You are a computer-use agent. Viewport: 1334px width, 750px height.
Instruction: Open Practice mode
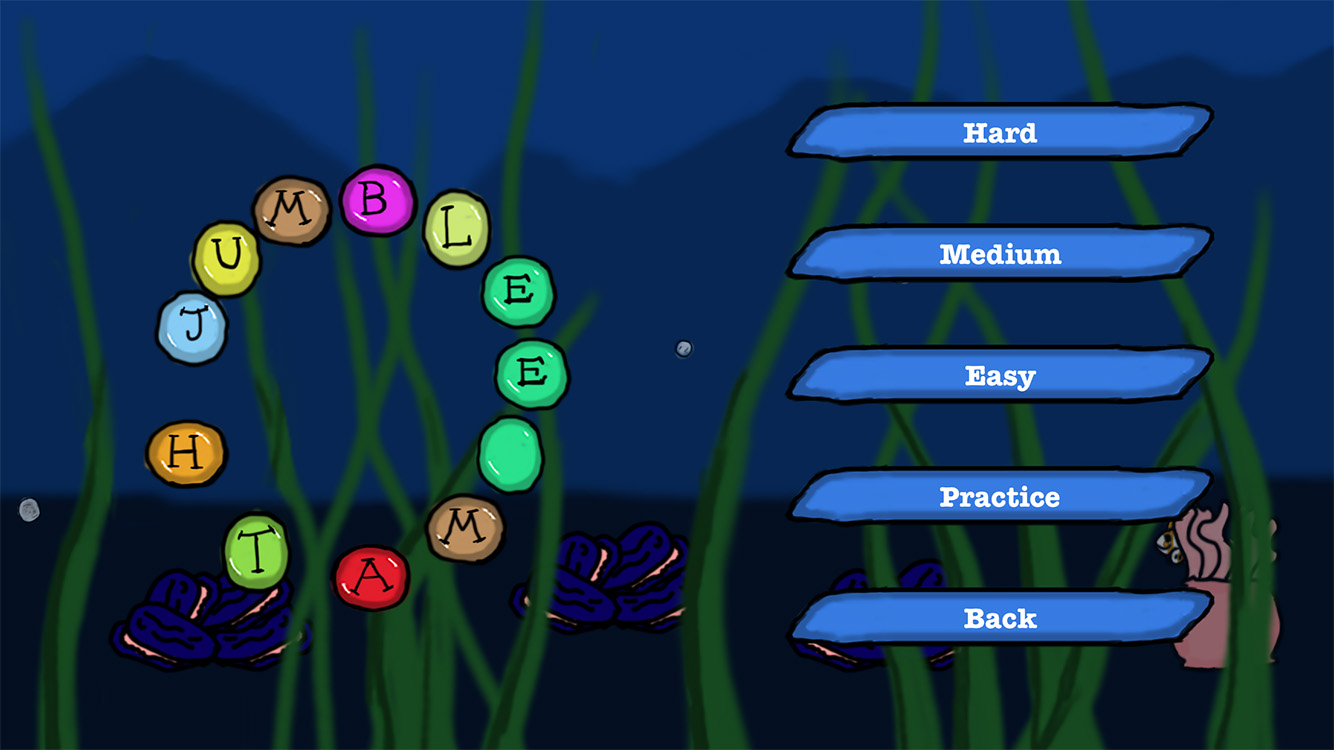tap(1000, 497)
